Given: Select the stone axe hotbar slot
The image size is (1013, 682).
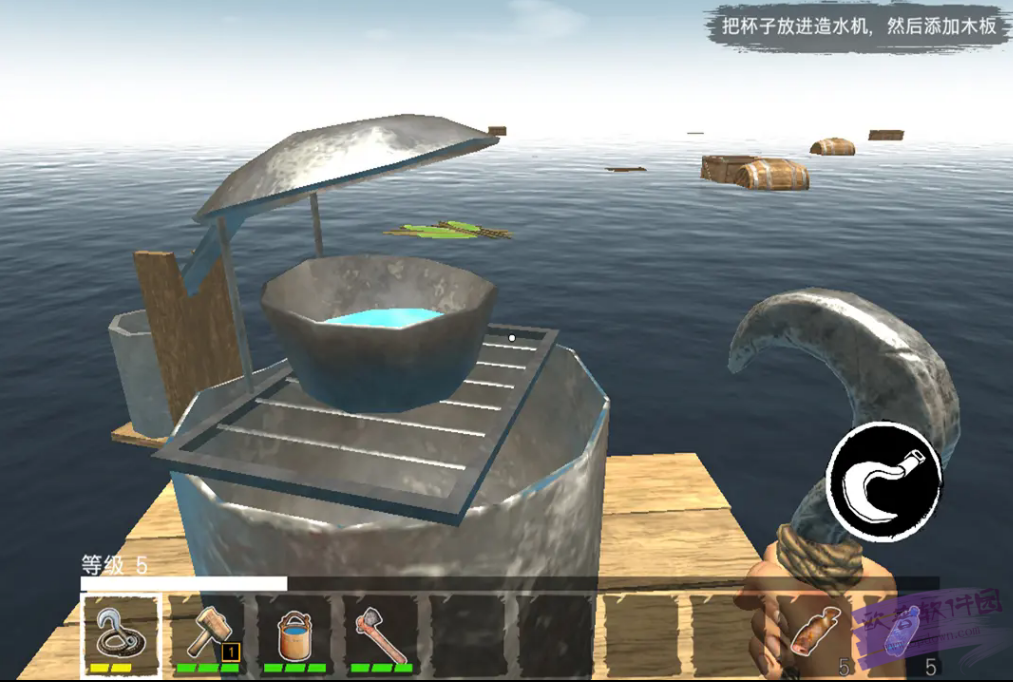Looking at the screenshot, I should coord(382,634).
